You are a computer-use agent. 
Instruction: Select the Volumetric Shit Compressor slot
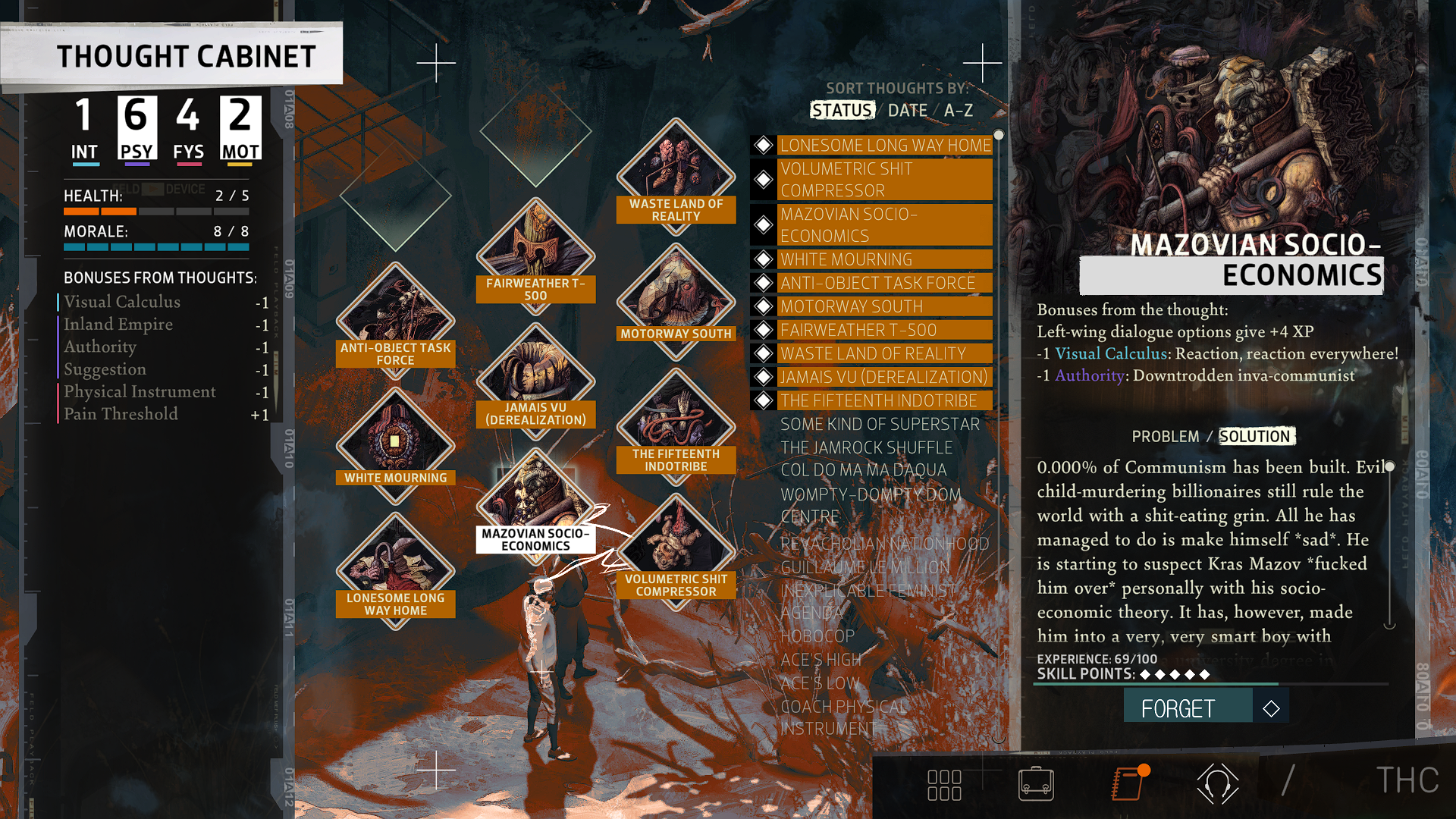click(x=676, y=548)
